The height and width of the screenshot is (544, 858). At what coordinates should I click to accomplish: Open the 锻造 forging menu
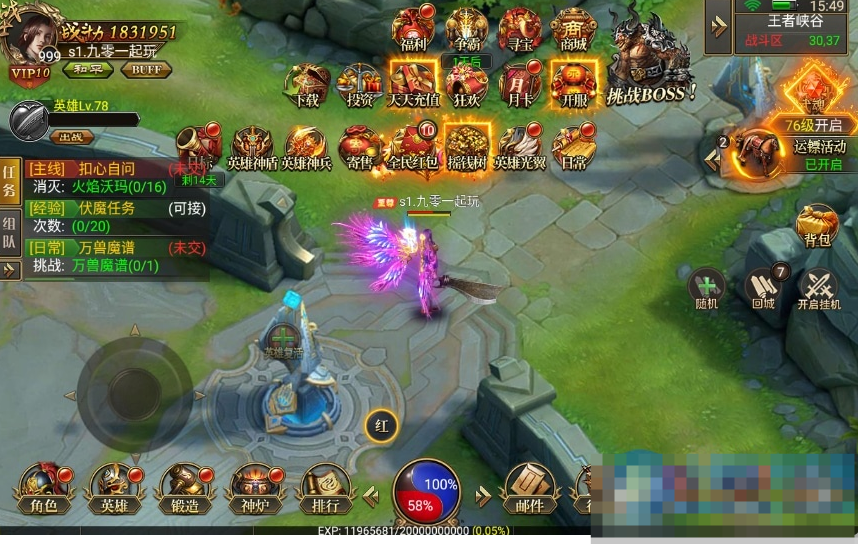pyautogui.click(x=185, y=488)
